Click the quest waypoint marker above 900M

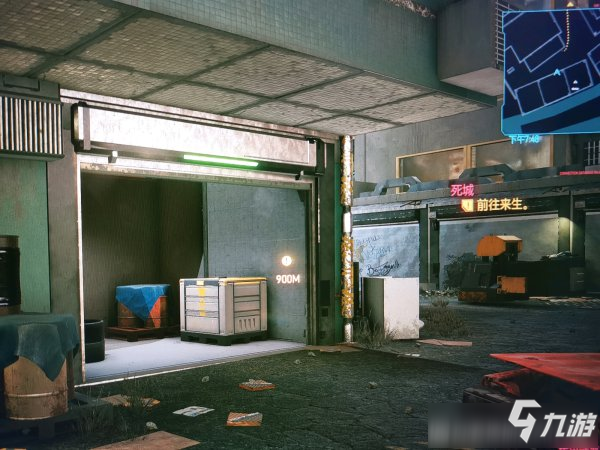[x=288, y=261]
